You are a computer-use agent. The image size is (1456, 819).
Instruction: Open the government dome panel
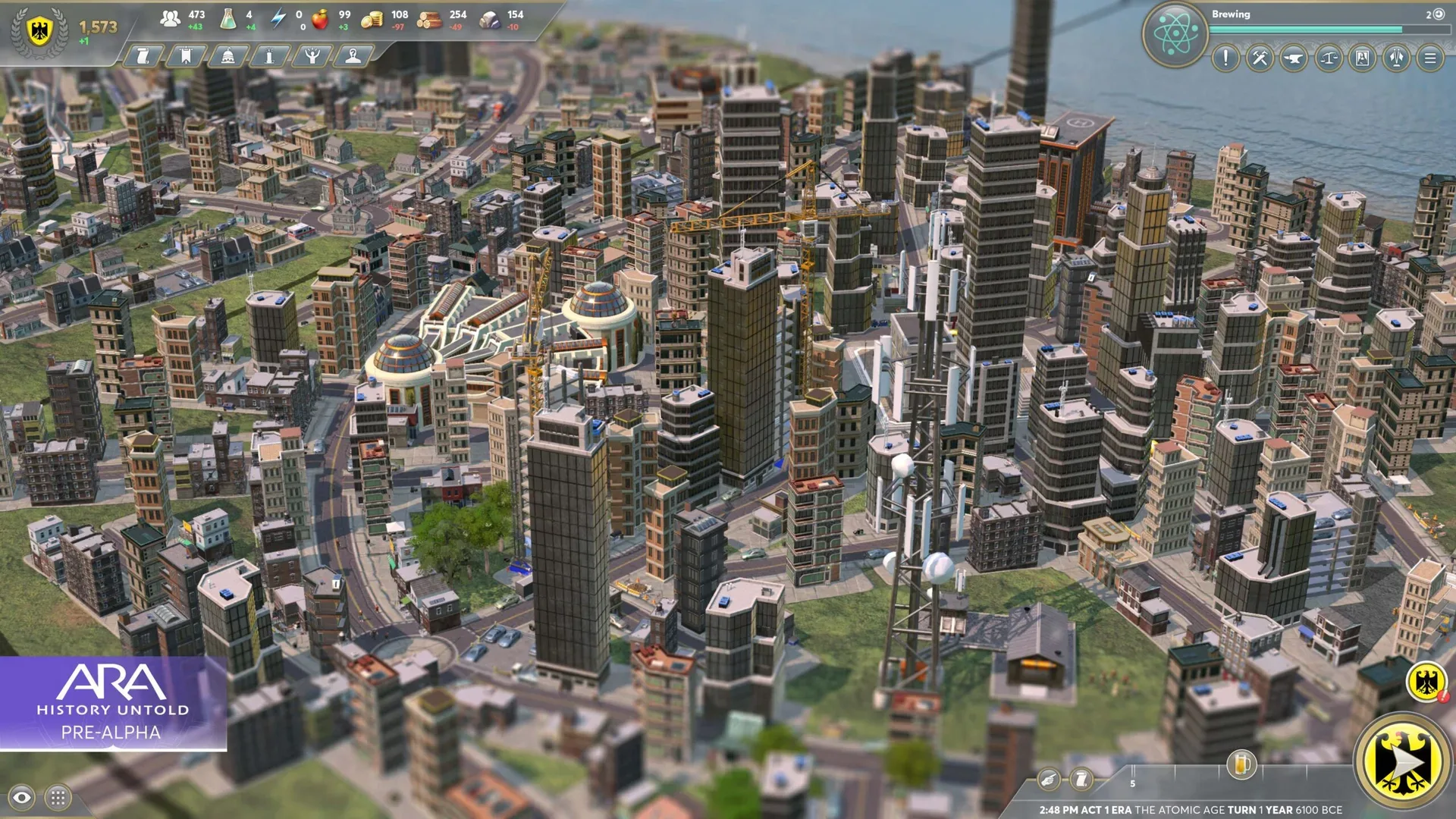[x=227, y=56]
